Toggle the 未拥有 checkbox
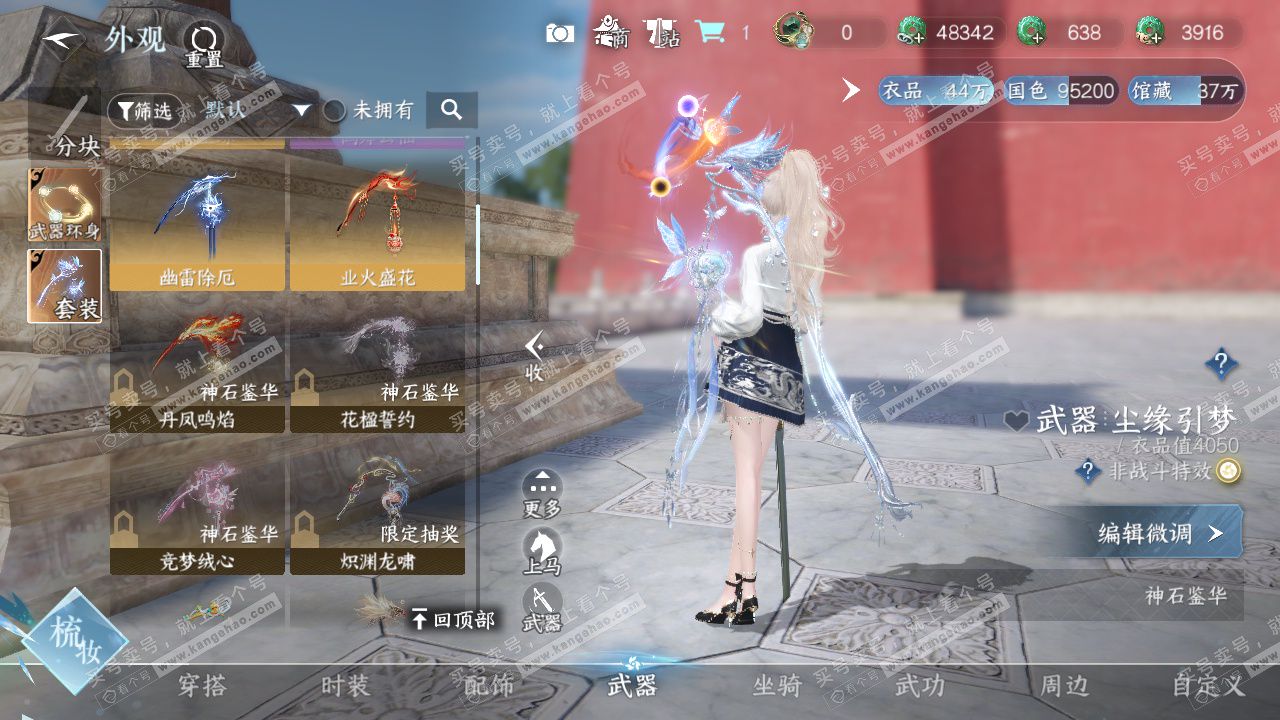1280x720 pixels. (x=334, y=110)
